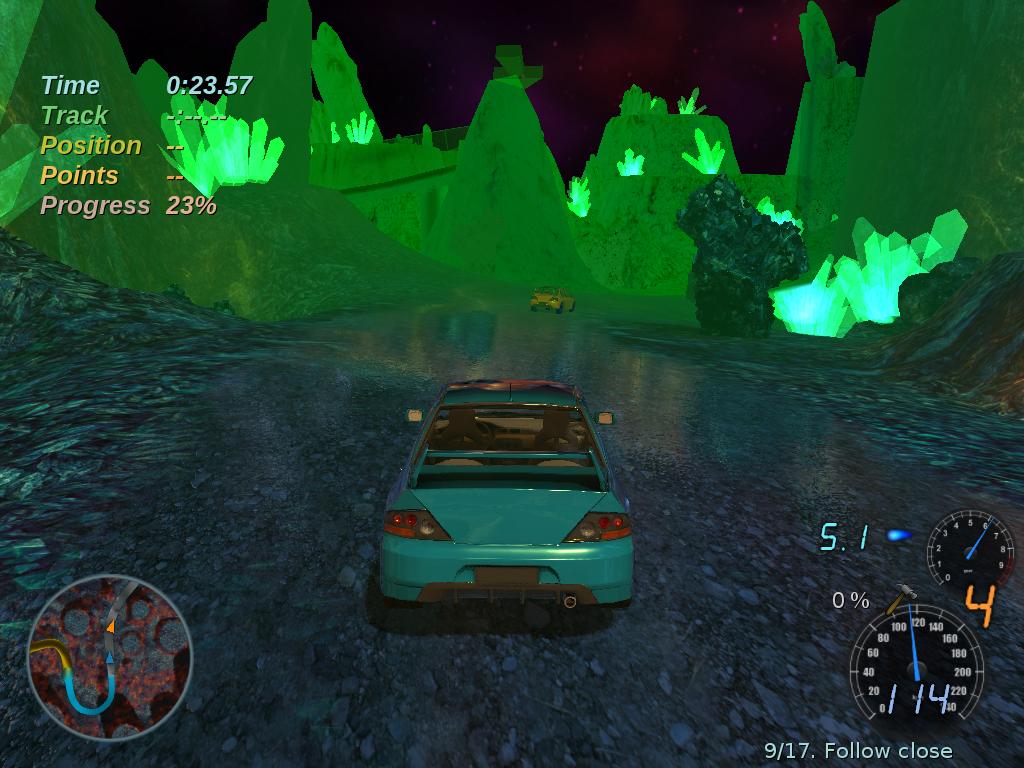The image size is (1024, 768).
Task: Click the hammer damage icon
Action: point(900,598)
